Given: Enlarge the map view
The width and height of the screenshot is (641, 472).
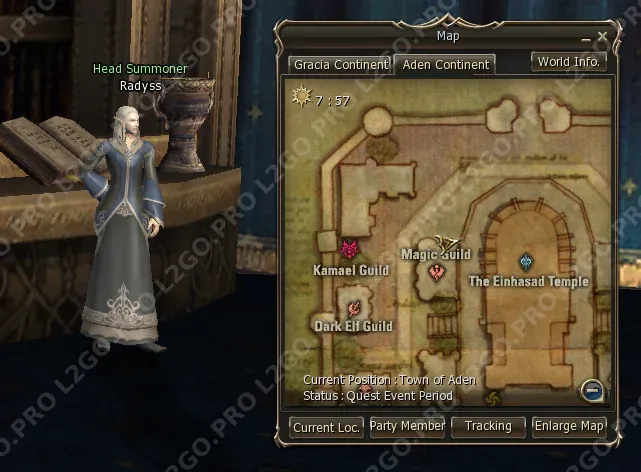Looking at the screenshot, I should pyautogui.click(x=569, y=427).
